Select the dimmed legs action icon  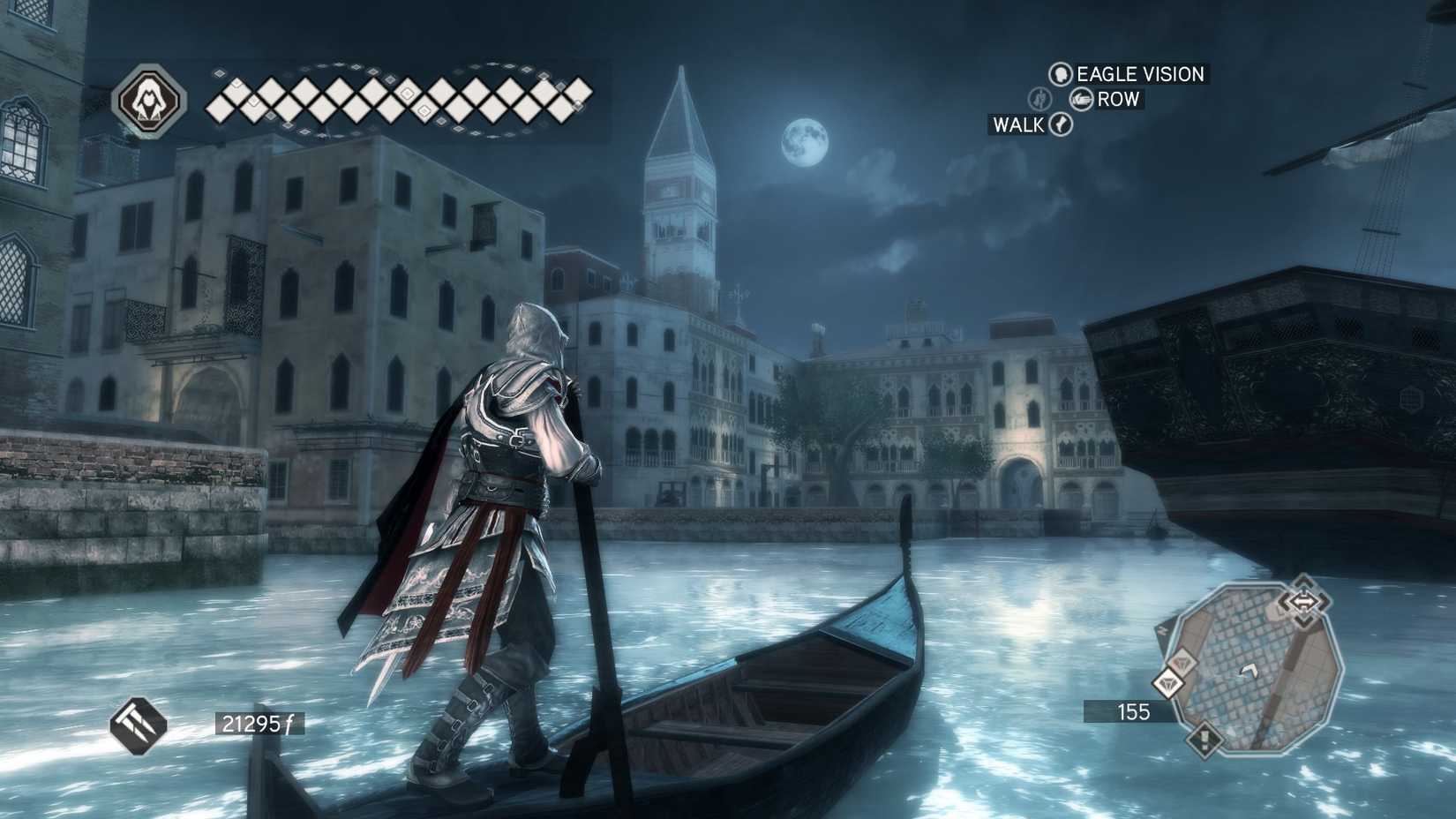point(1039,100)
